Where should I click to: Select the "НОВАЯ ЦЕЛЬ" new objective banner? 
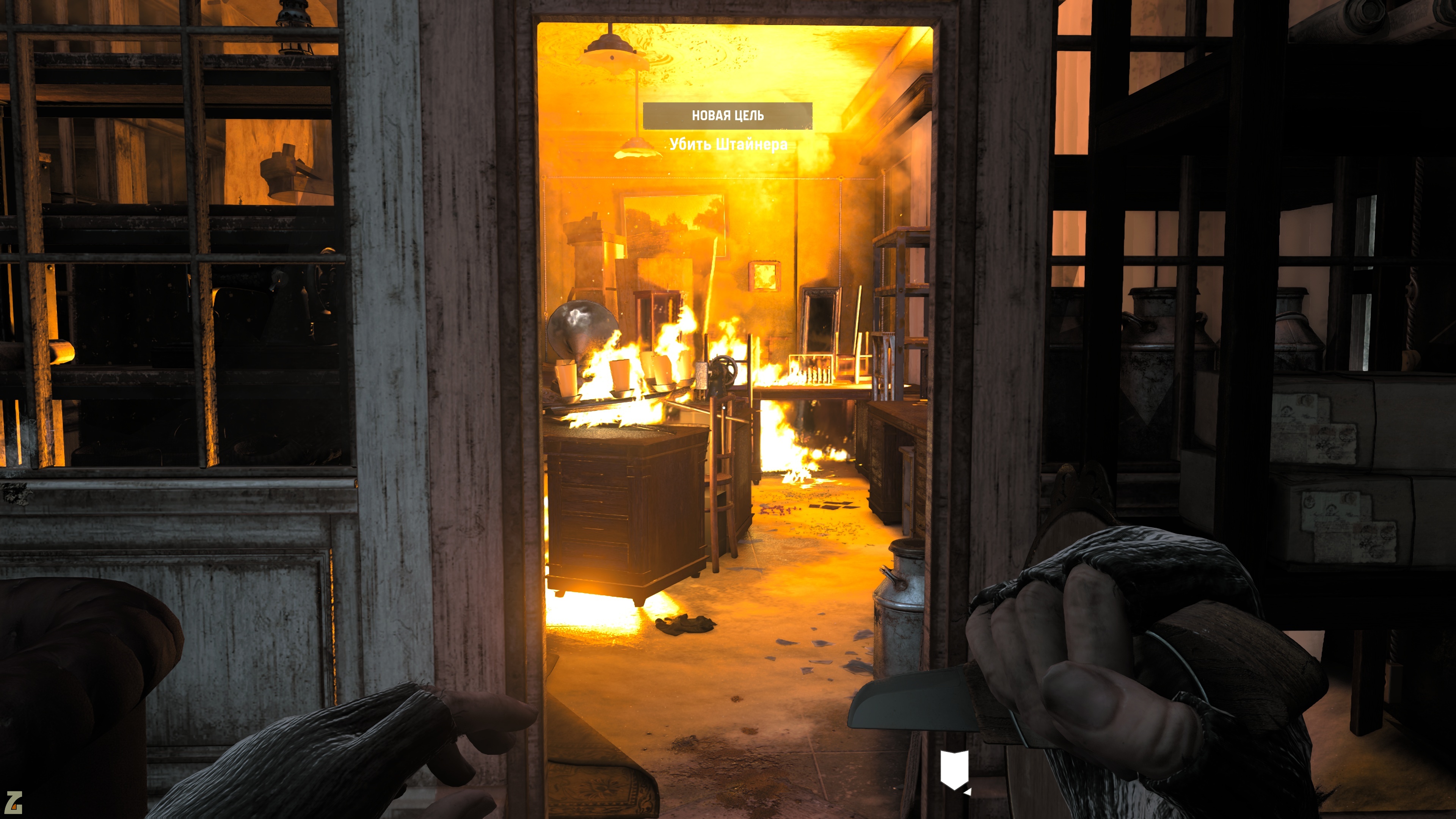coord(728,116)
